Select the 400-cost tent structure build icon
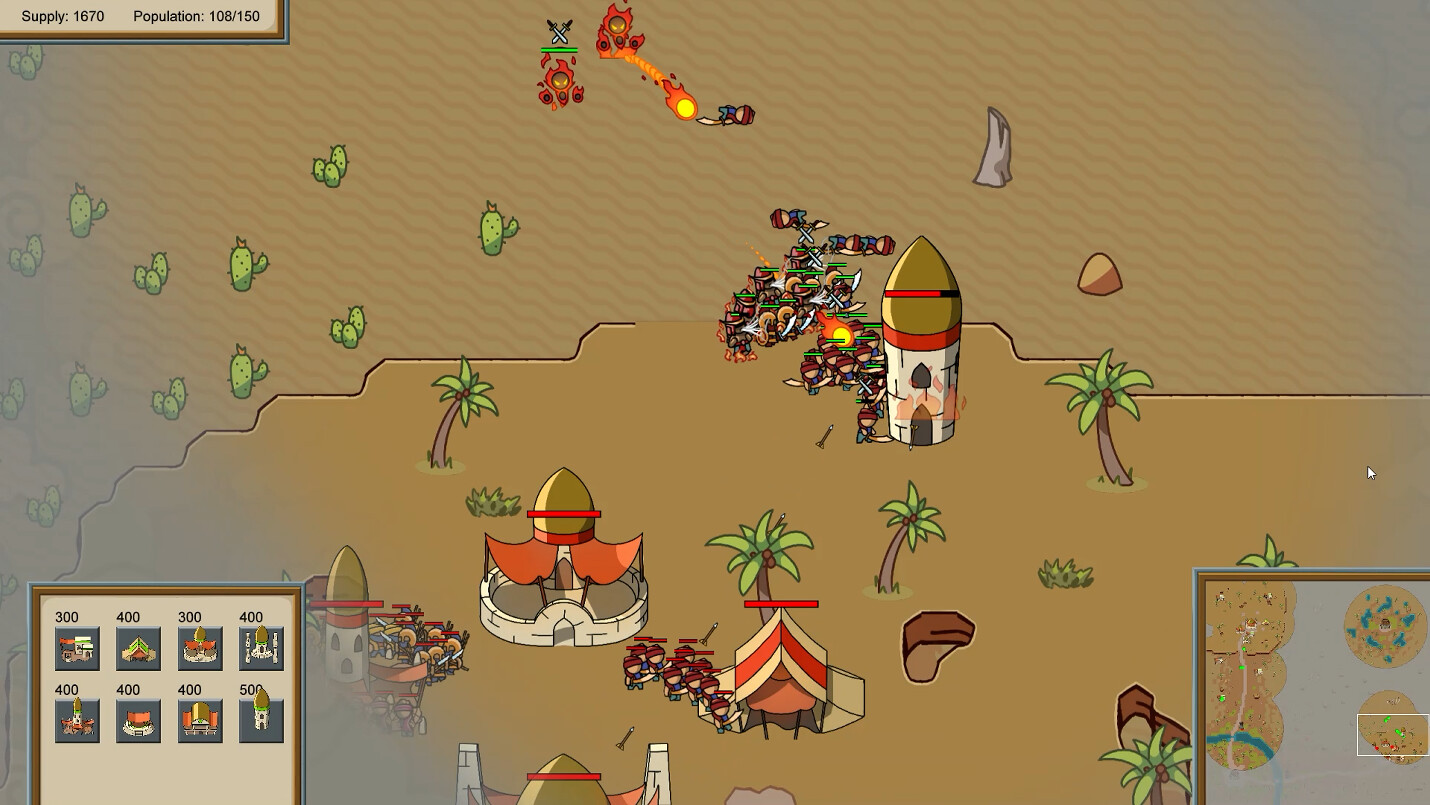Viewport: 1430px width, 805px height. coord(139,648)
